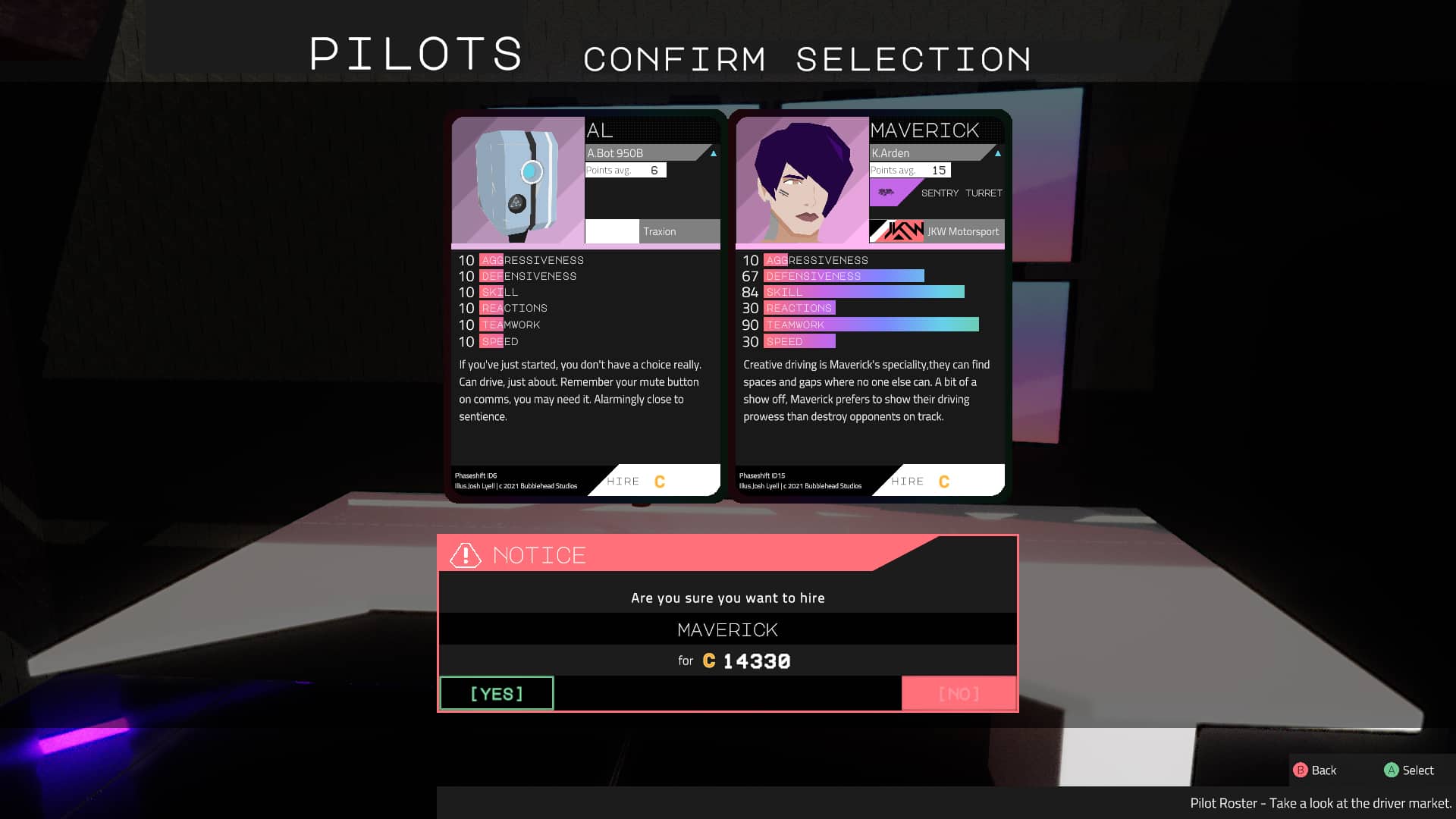Confirm hiring by clicking YES
Image resolution: width=1456 pixels, height=819 pixels.
(496, 692)
